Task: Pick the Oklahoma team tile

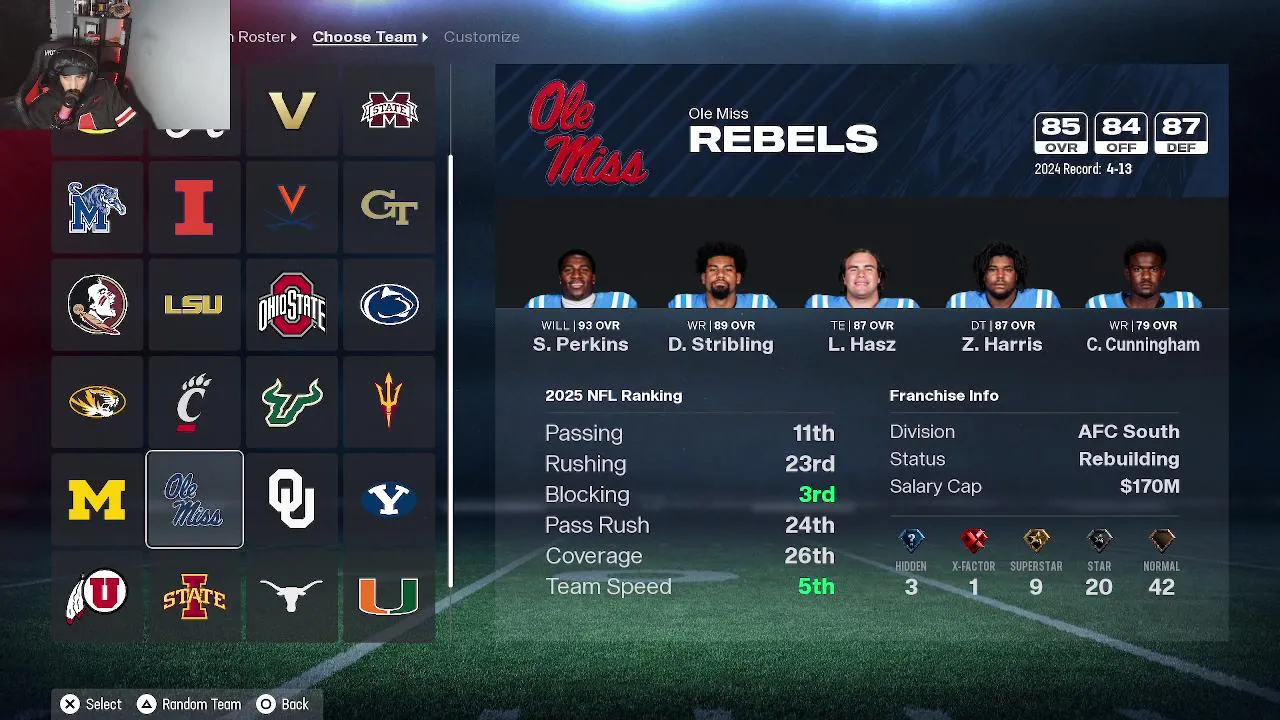Action: coord(291,499)
